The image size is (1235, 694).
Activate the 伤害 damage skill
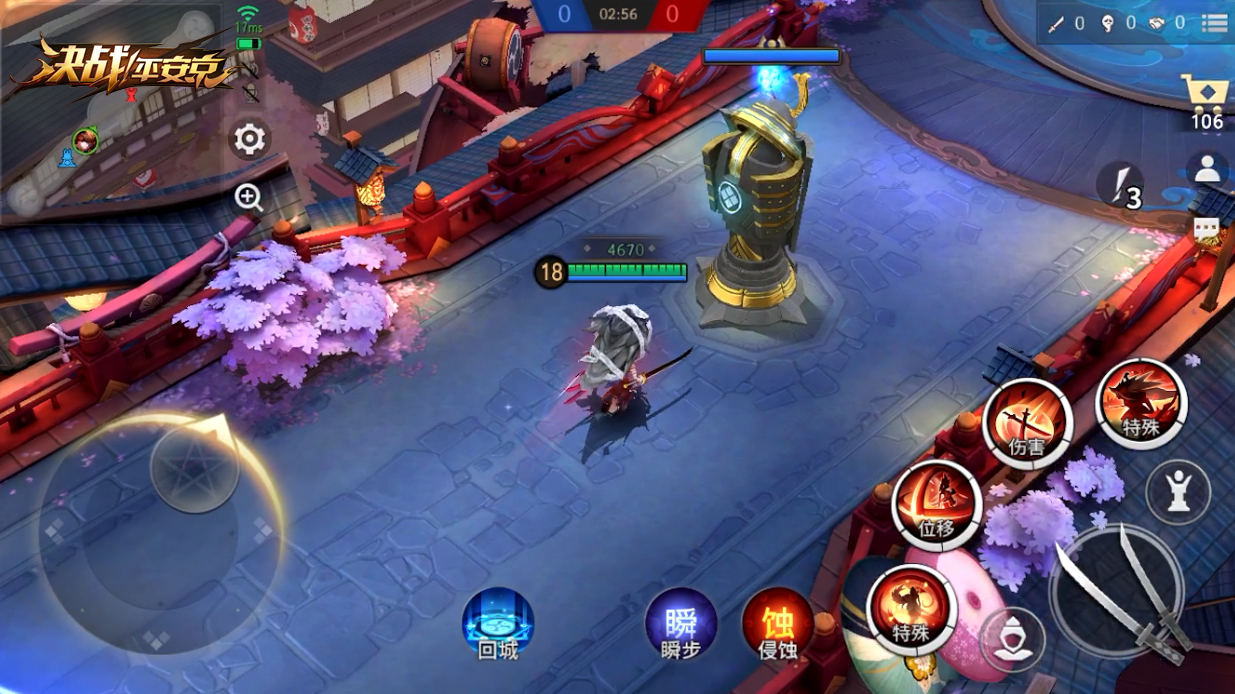(1027, 424)
